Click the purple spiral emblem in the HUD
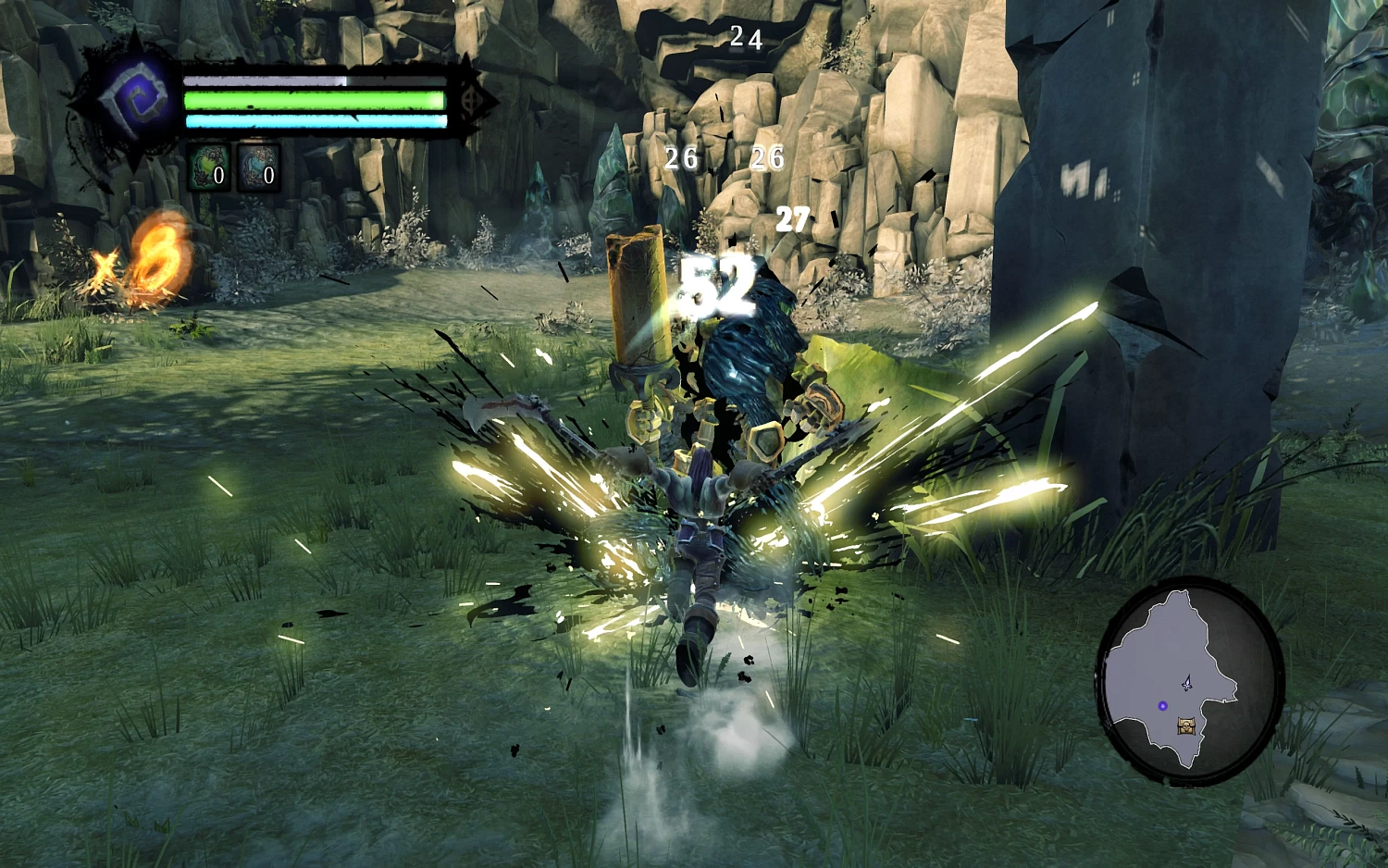This screenshot has width=1388, height=868. (x=137, y=97)
